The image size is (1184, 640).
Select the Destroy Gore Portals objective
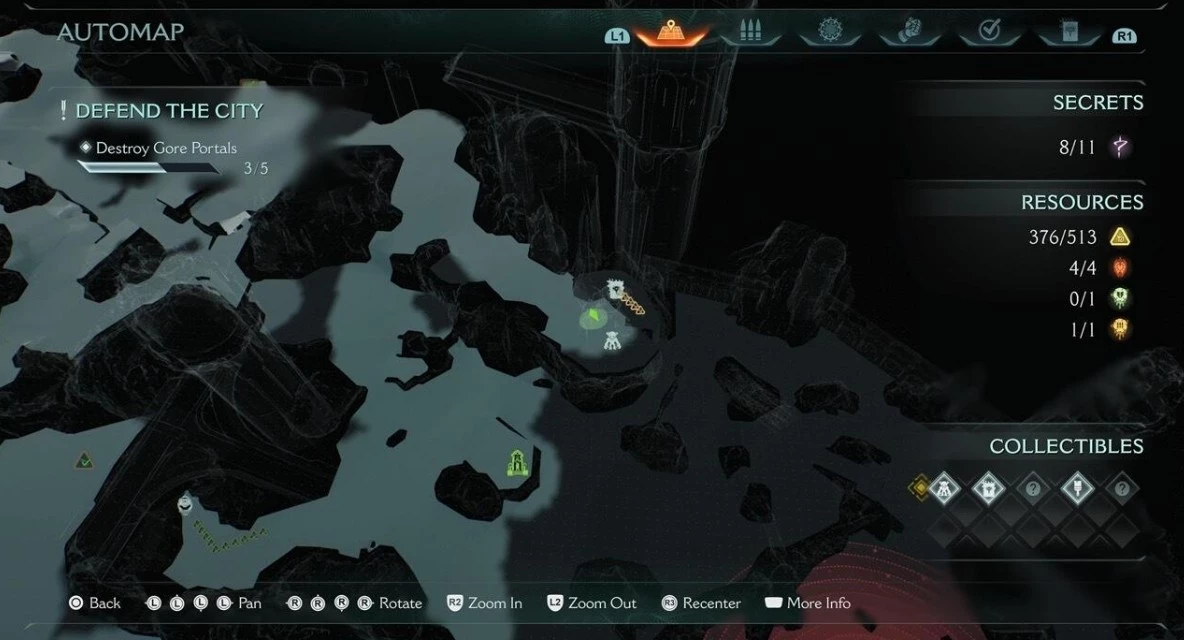point(166,148)
